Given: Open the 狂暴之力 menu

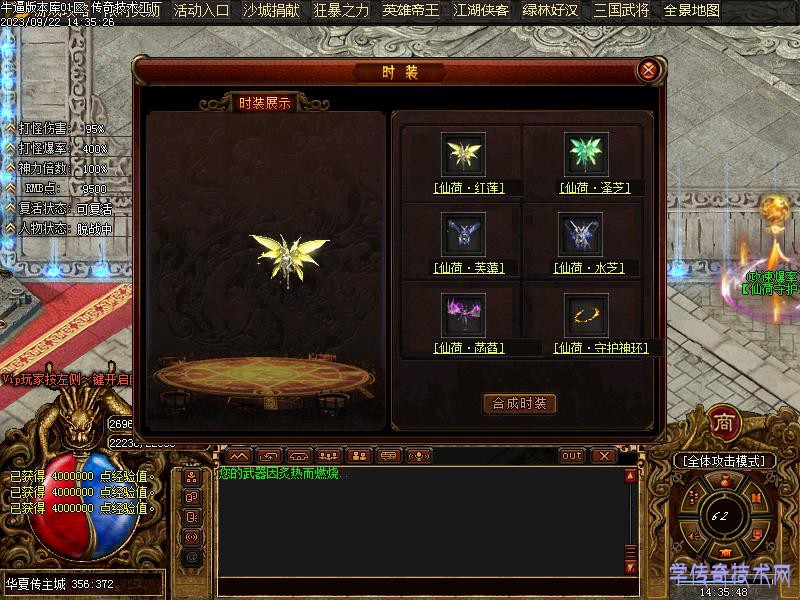Looking at the screenshot, I should [x=341, y=11].
